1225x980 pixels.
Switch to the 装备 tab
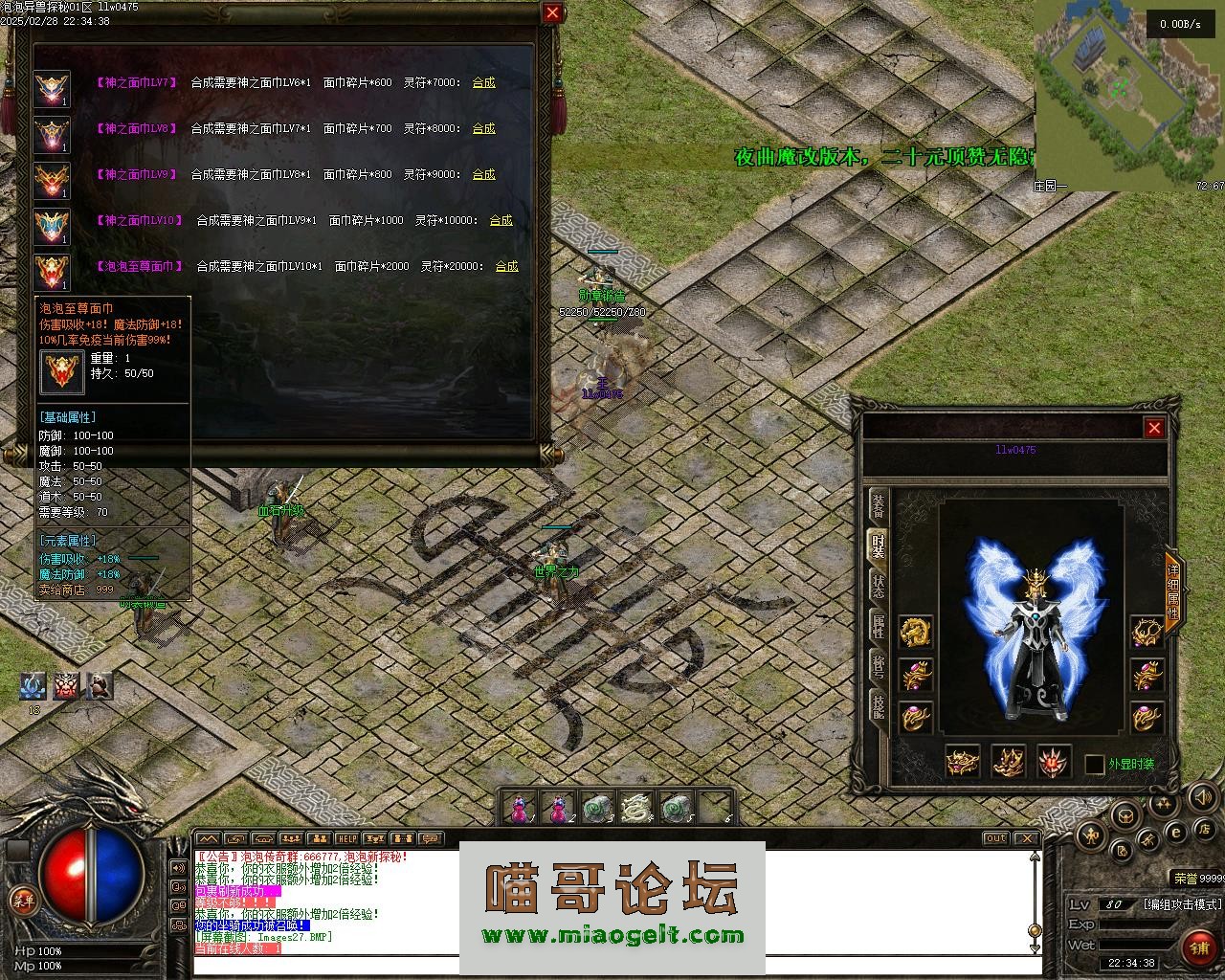(x=878, y=506)
